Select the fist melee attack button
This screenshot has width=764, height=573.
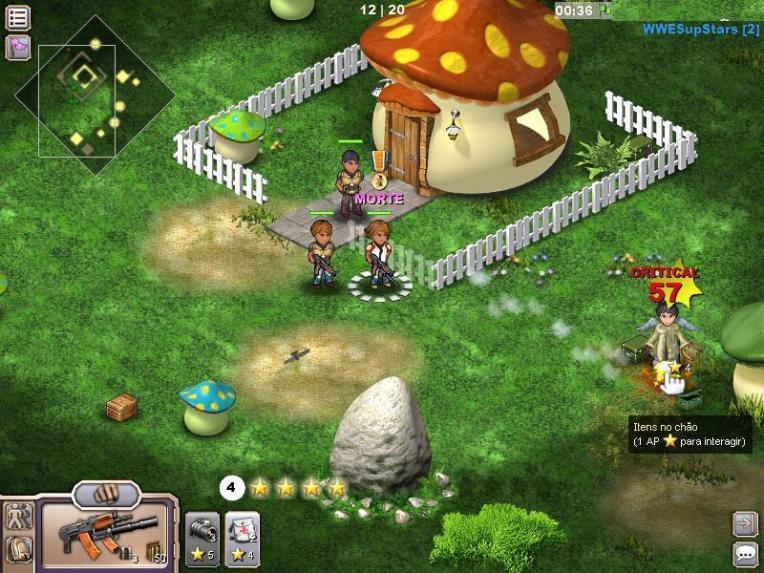(x=106, y=494)
